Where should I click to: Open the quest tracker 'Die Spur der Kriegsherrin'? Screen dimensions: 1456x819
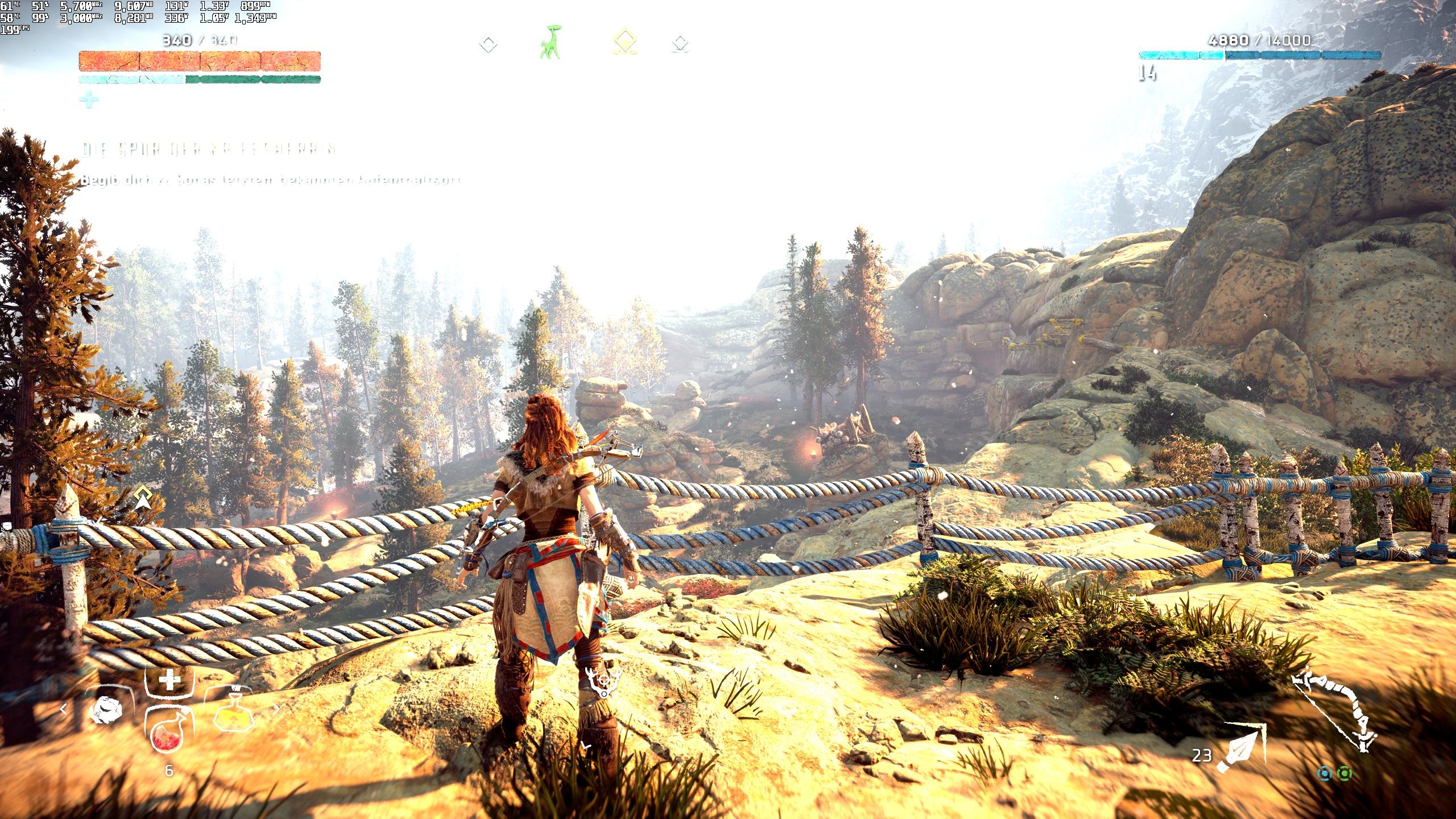click(x=209, y=150)
